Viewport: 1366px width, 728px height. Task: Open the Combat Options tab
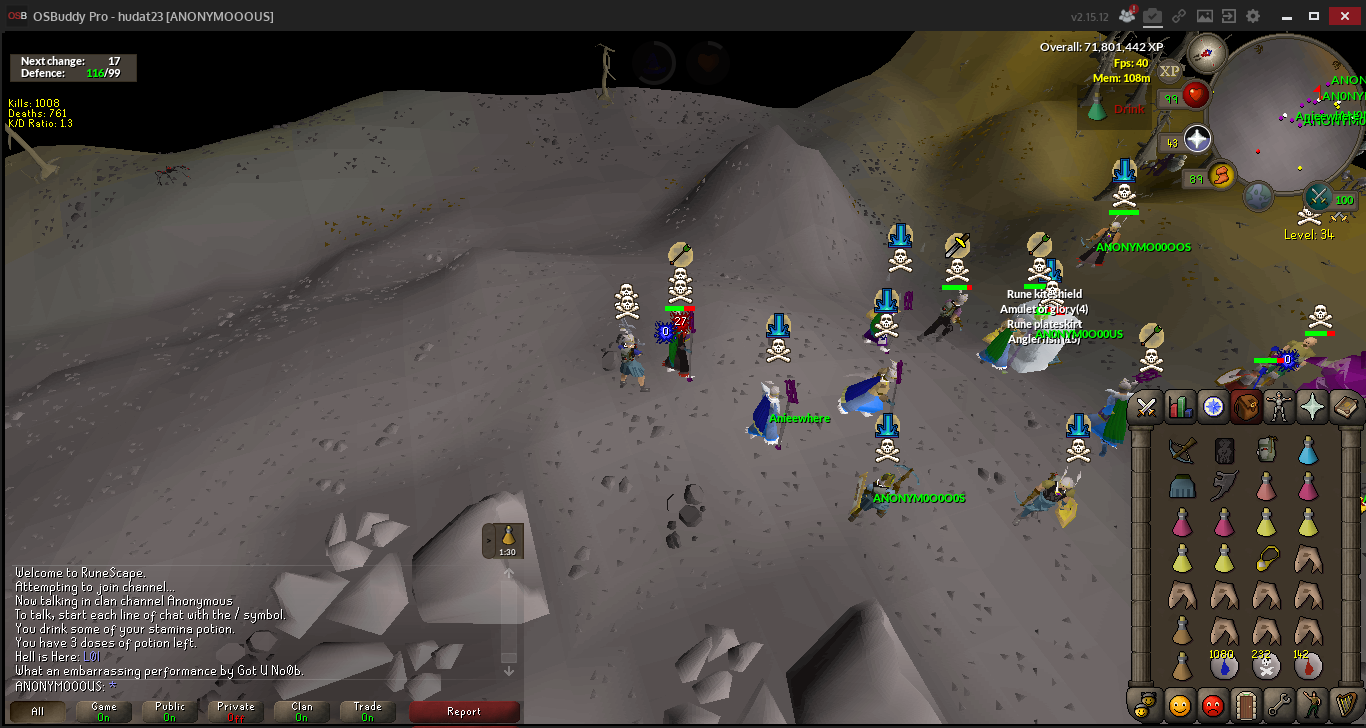coord(1146,407)
